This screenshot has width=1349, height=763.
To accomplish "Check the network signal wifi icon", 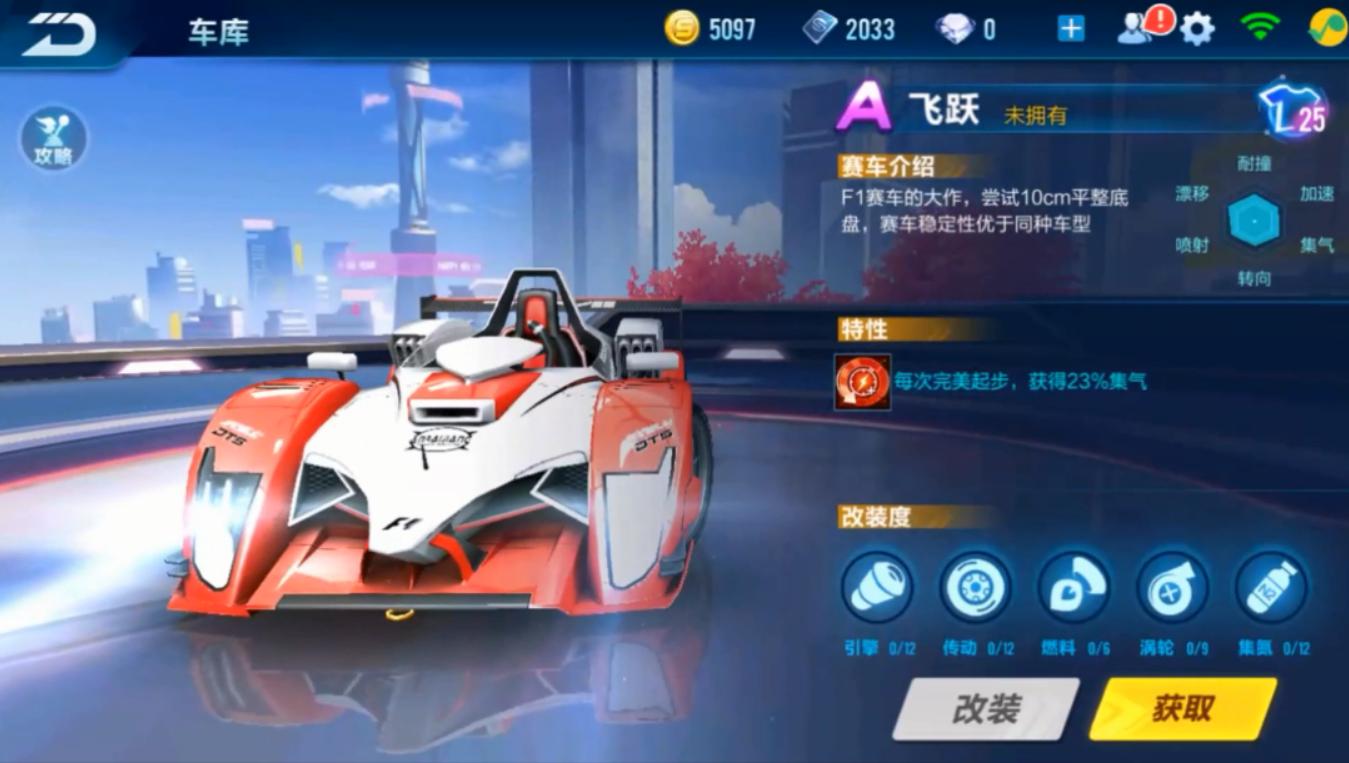I will pyautogui.click(x=1262, y=27).
